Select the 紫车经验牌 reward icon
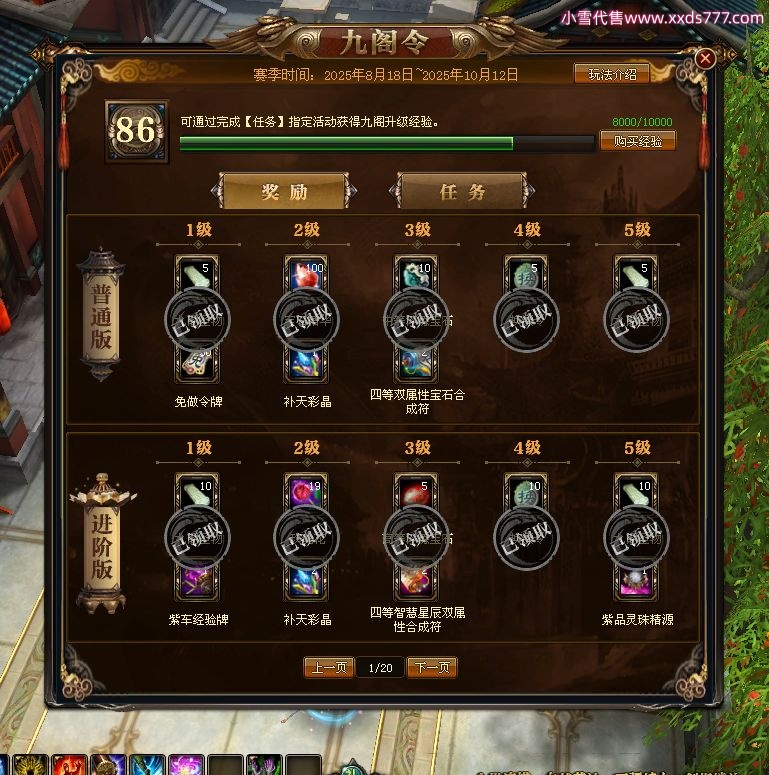Image resolution: width=769 pixels, height=775 pixels. (196, 580)
